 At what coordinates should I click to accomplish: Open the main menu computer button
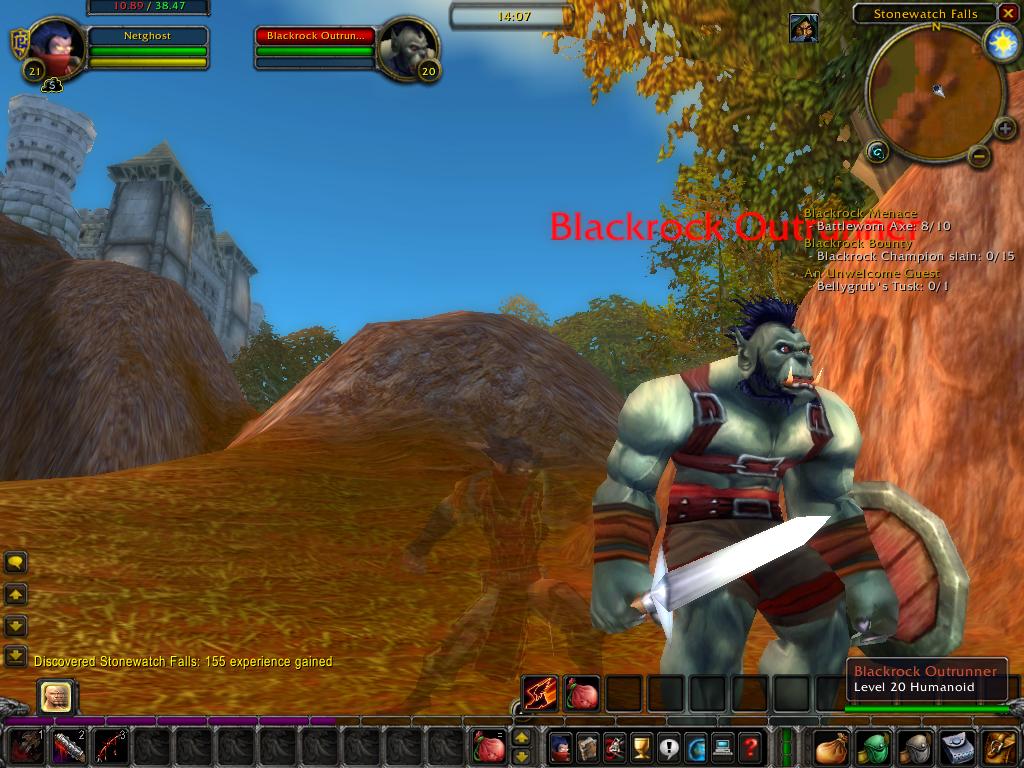tap(723, 747)
